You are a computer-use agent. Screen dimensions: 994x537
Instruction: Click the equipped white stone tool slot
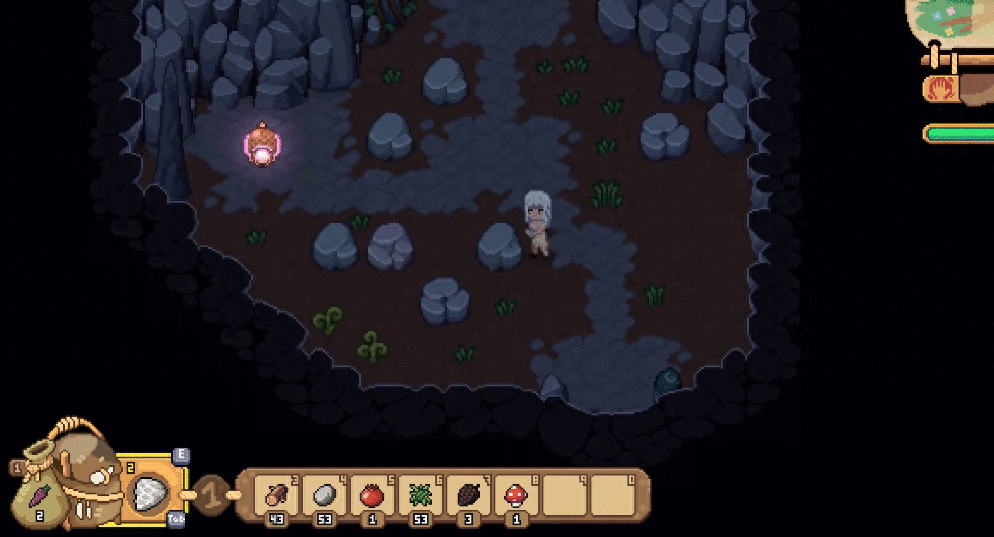(x=152, y=492)
